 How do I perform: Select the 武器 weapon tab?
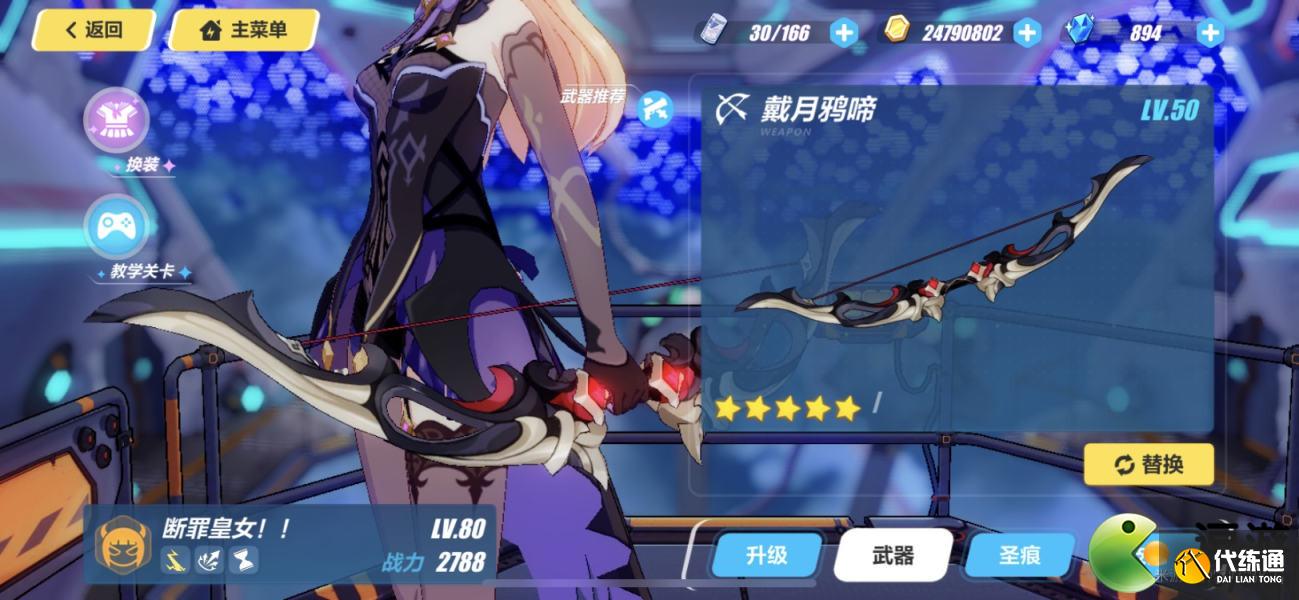coord(892,555)
